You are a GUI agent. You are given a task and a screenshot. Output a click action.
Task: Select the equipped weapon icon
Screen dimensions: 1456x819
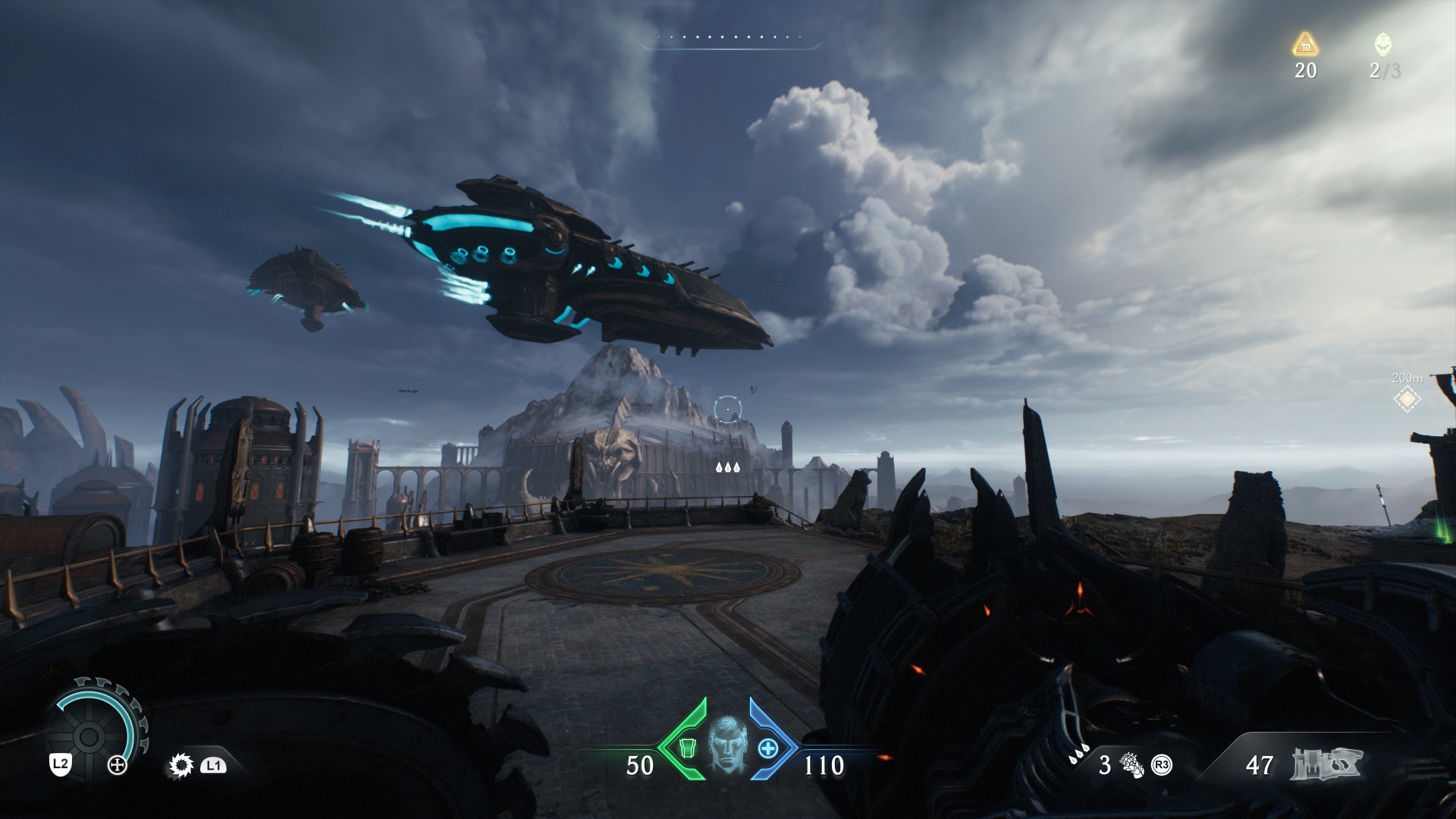pos(1326,764)
